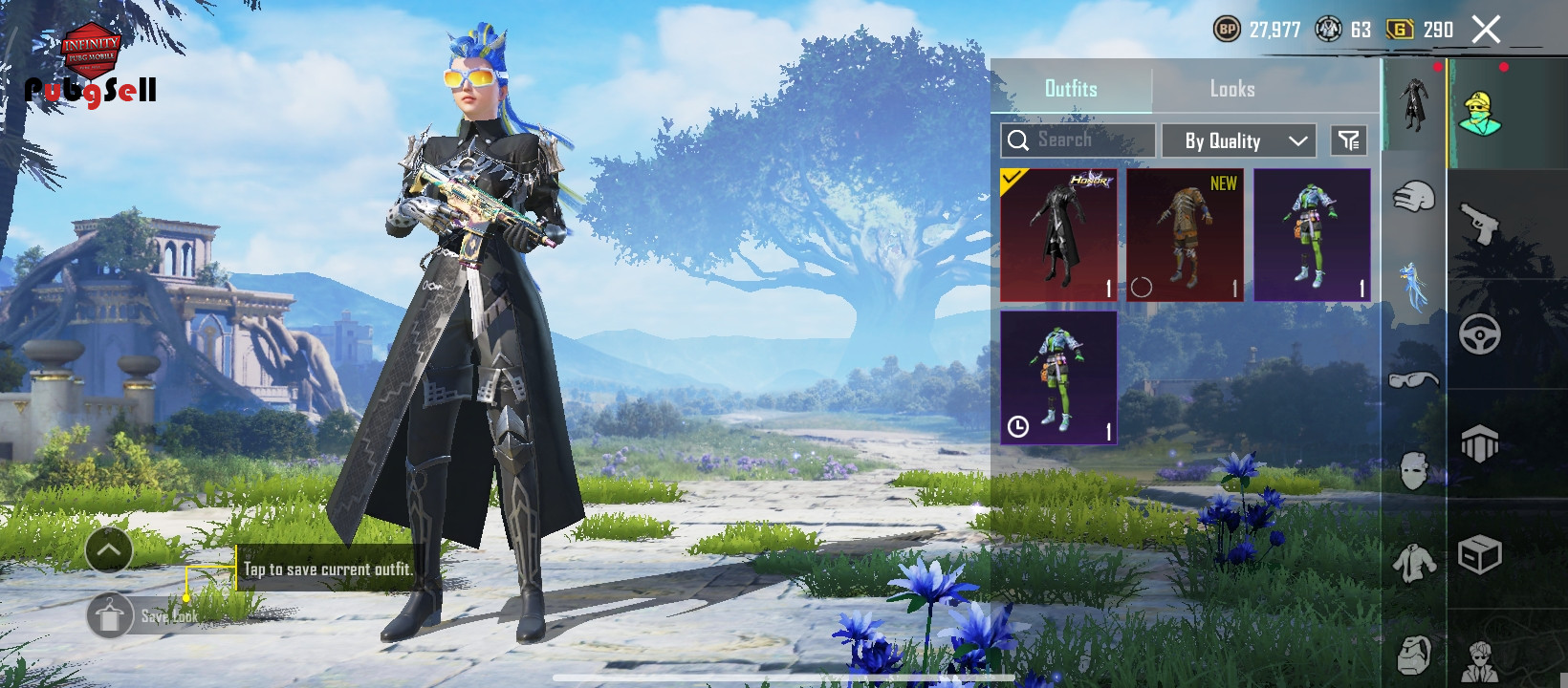Open the face mask category
This screenshot has height=688, width=1568.
(1413, 470)
